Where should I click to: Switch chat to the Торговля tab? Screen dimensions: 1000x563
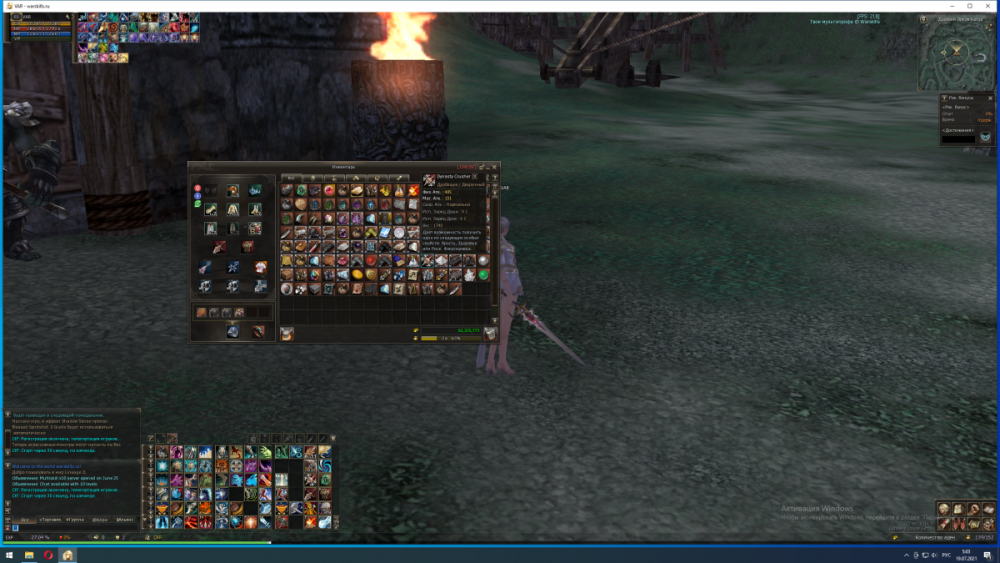click(x=49, y=520)
